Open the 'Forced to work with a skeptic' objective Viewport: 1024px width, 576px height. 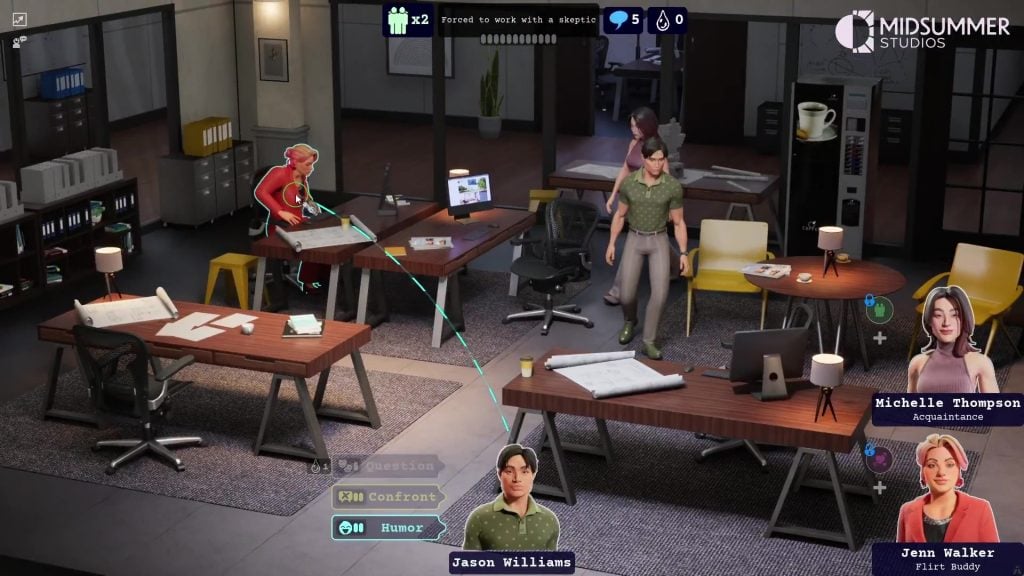click(x=519, y=20)
